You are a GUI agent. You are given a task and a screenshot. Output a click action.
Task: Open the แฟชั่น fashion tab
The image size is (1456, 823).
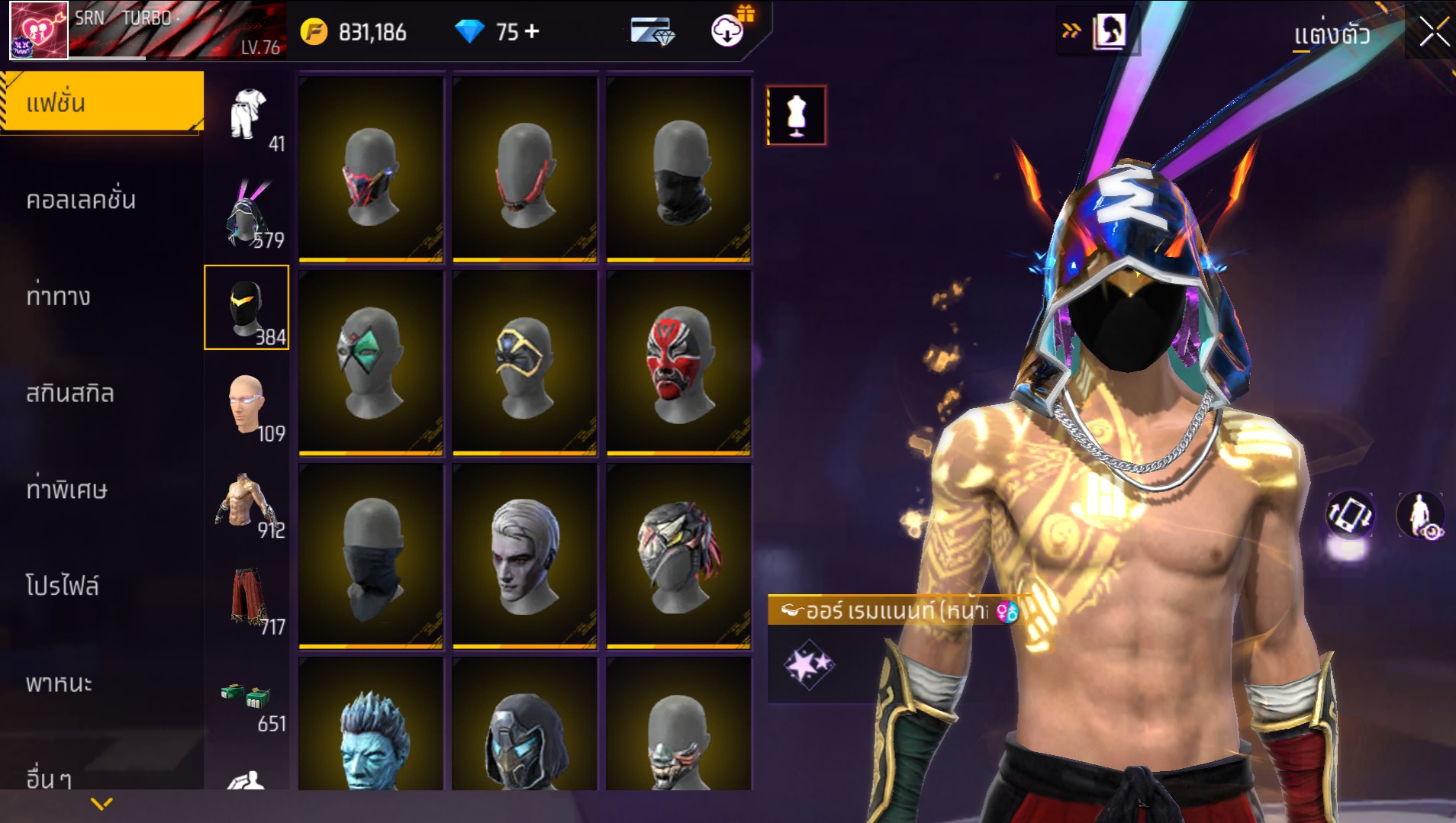click(x=101, y=103)
